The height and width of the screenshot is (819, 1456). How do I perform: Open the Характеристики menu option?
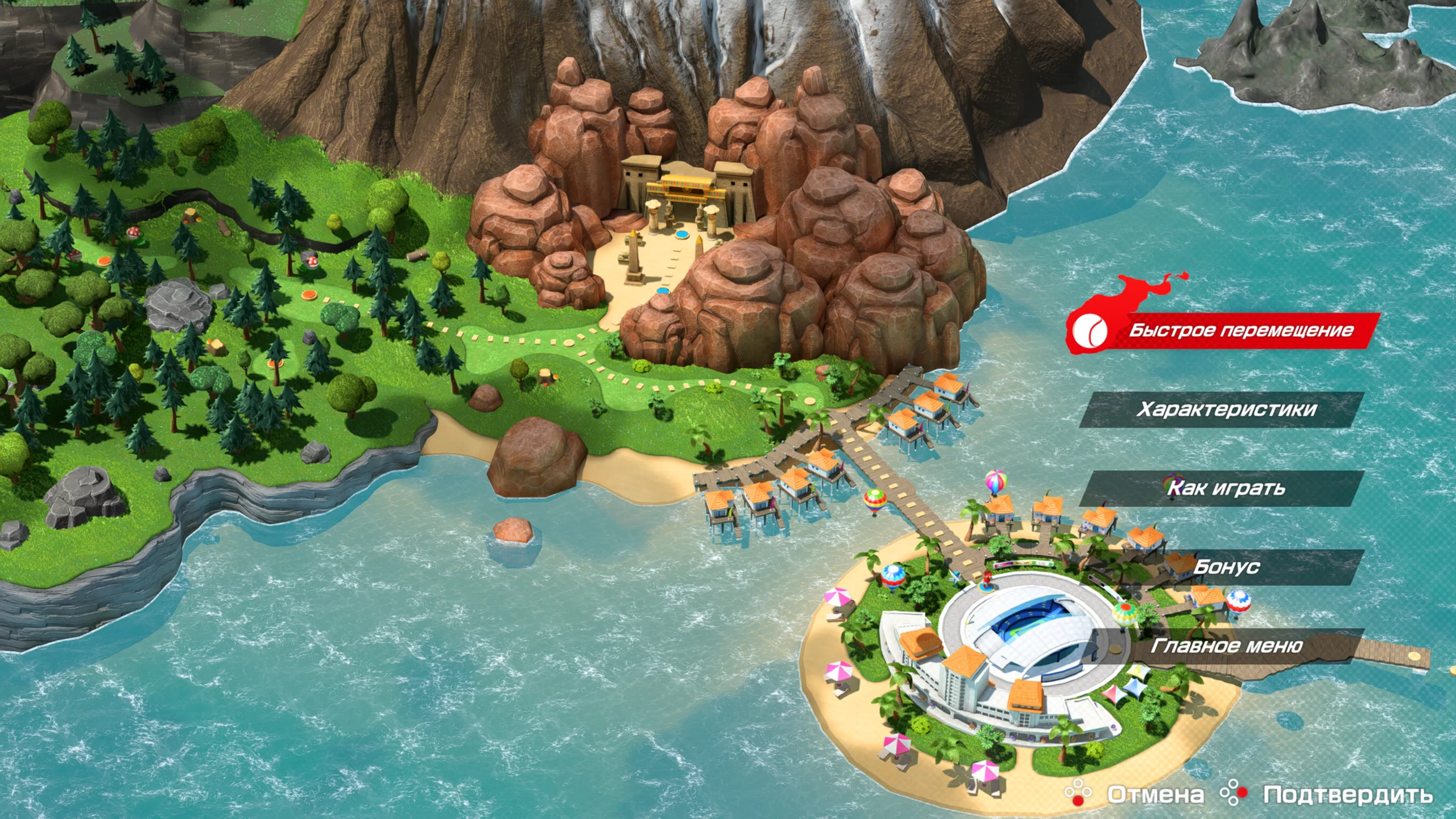coord(1226,409)
